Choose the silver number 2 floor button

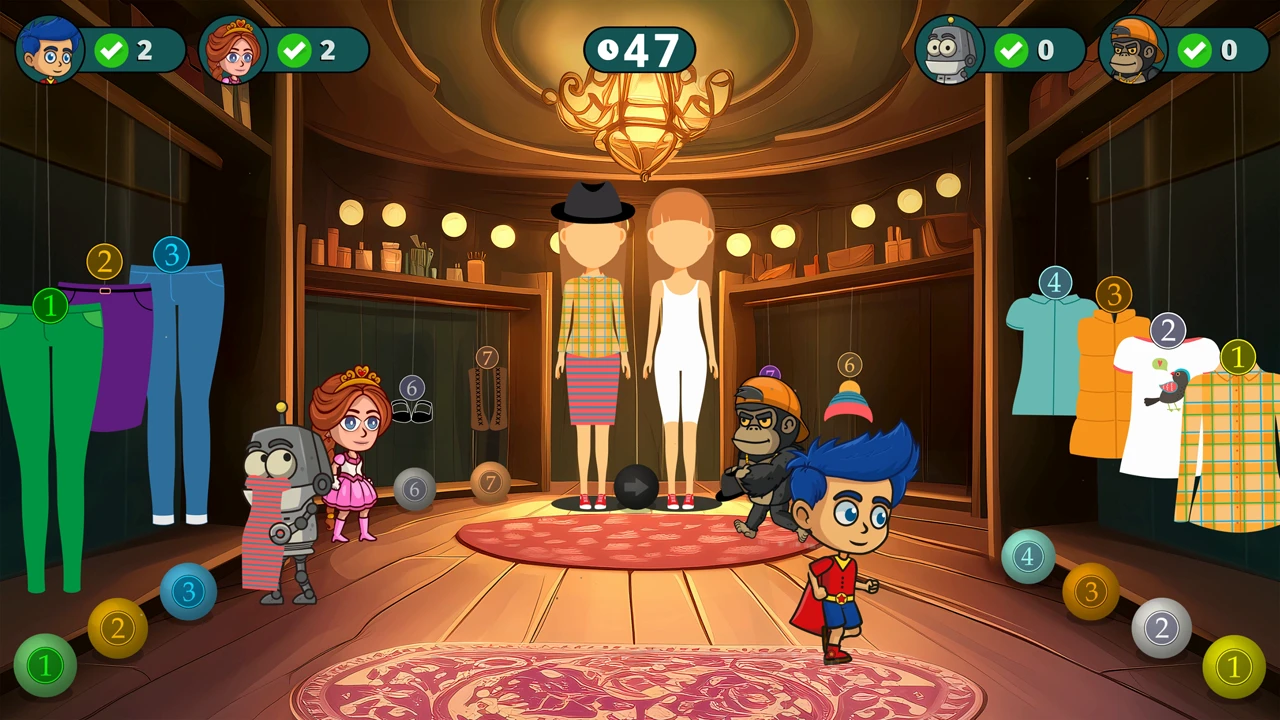click(x=1161, y=628)
